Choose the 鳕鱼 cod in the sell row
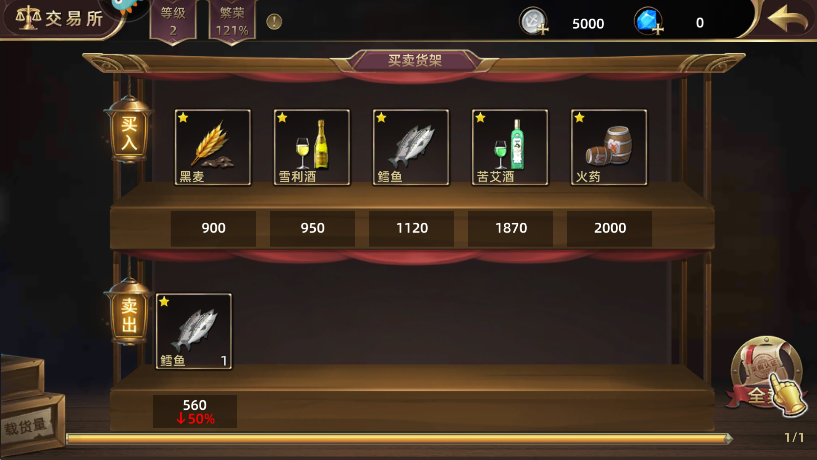Image resolution: width=817 pixels, height=460 pixels. point(194,331)
